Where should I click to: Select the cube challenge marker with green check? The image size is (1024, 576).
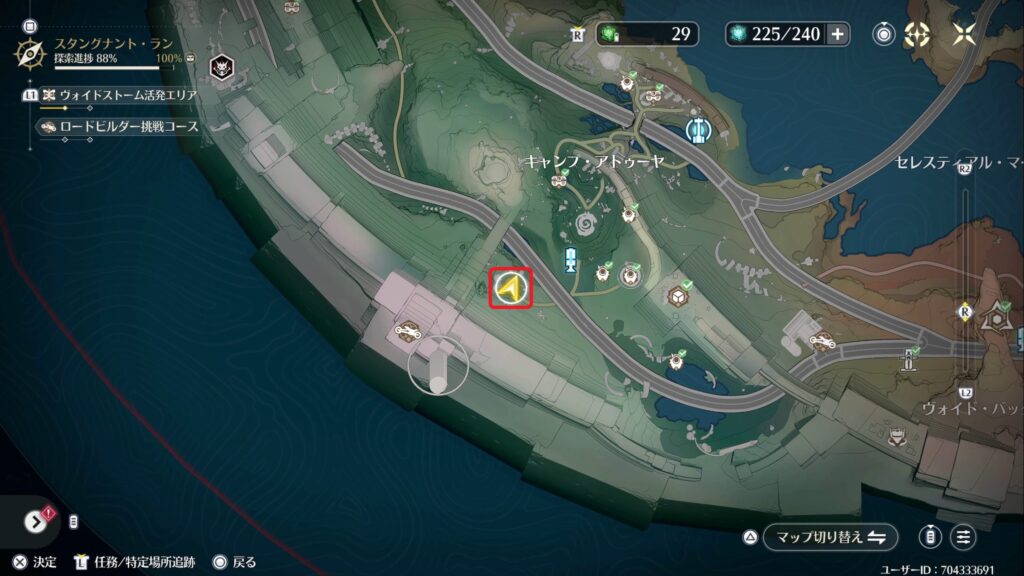677,299
